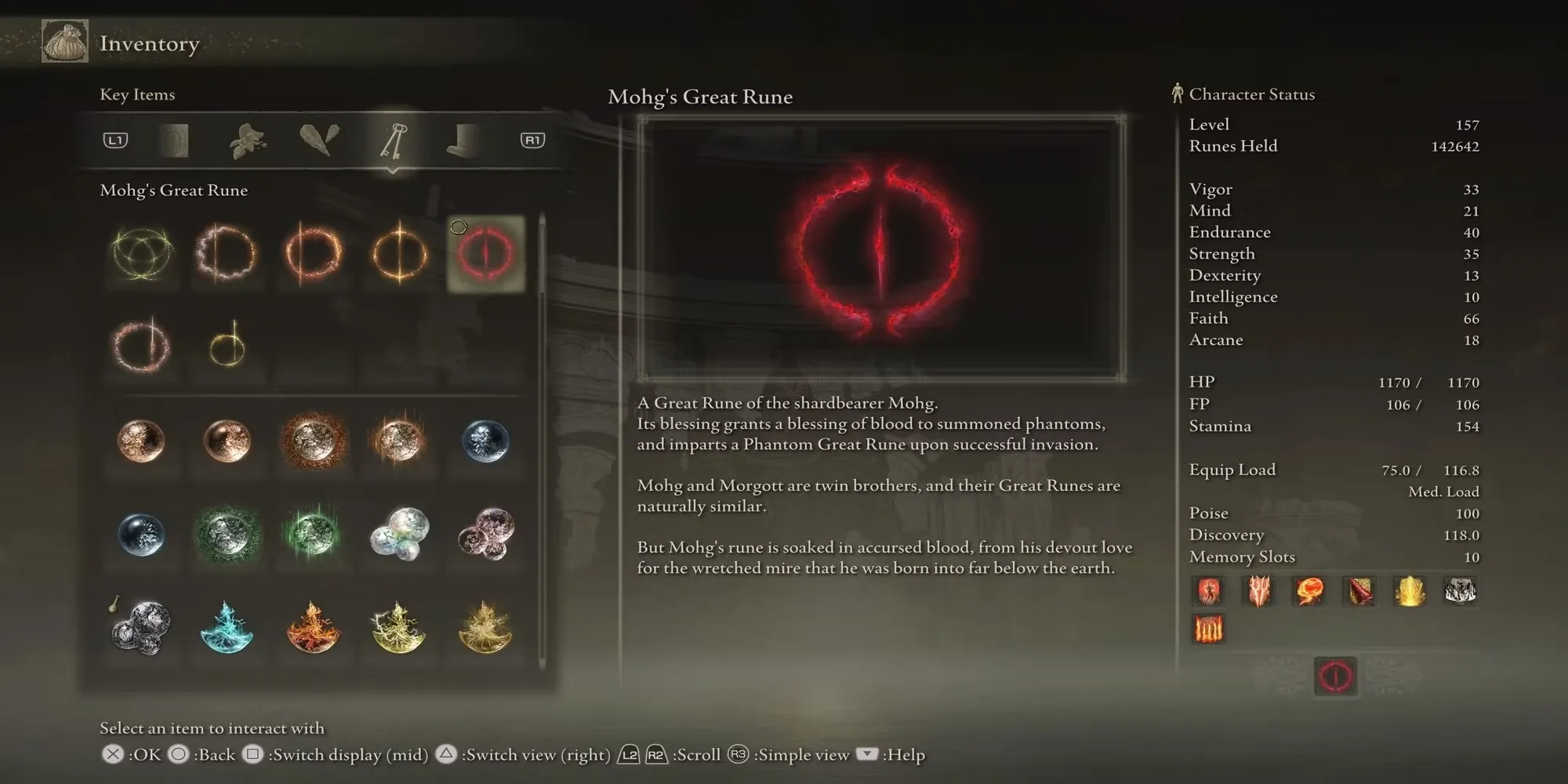Pick the green-glowing orb with vertical streaks
The width and height of the screenshot is (1568, 784).
pos(314,534)
